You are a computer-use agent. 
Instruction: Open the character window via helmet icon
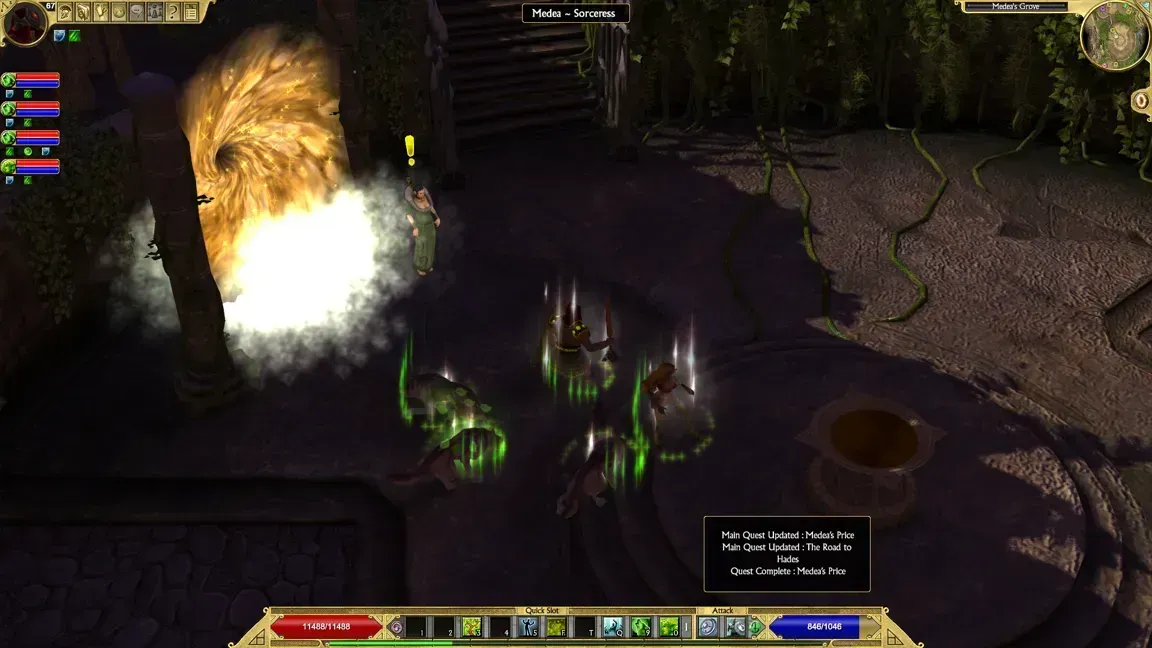click(66, 12)
